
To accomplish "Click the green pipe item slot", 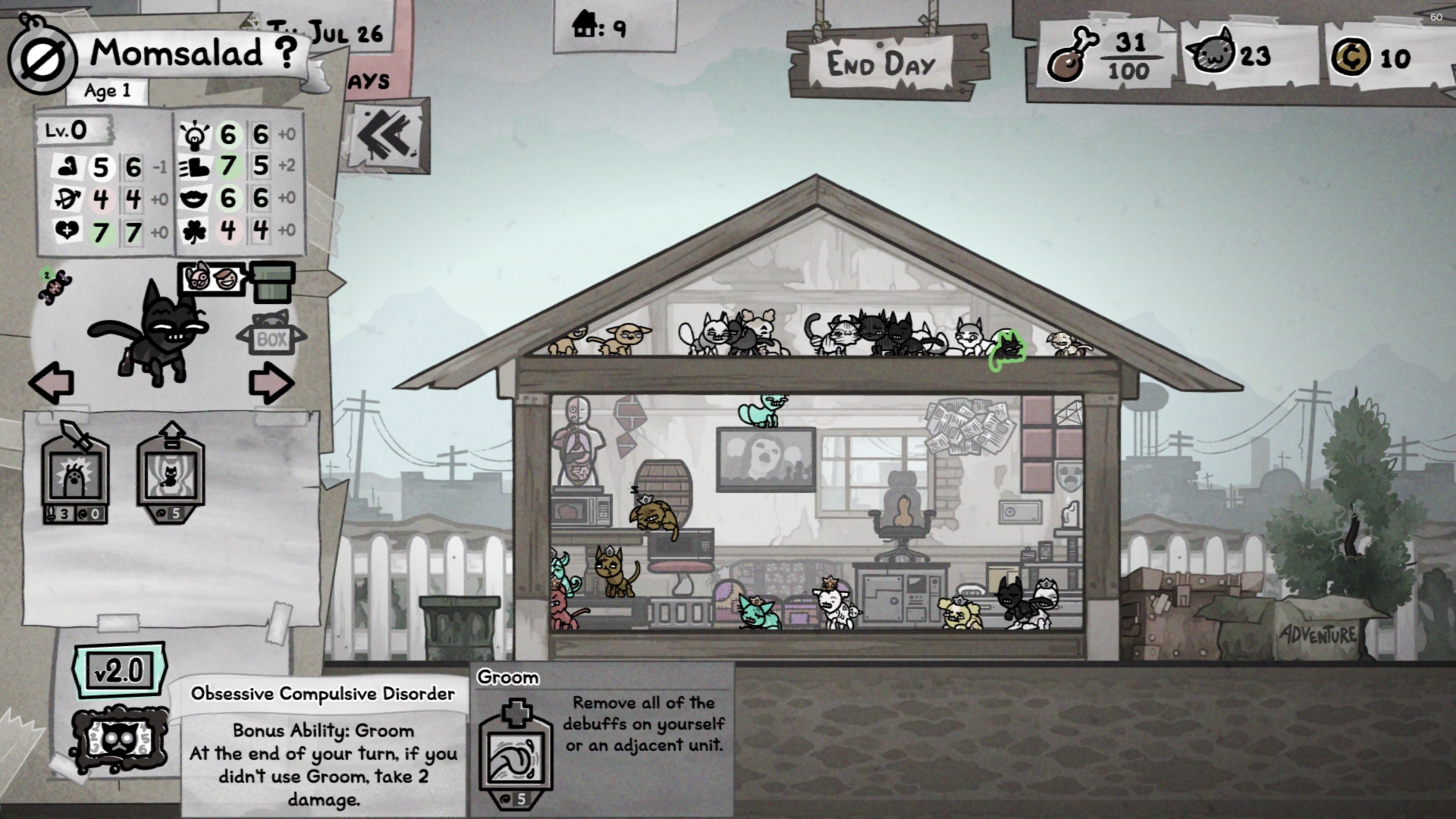I will click(273, 282).
